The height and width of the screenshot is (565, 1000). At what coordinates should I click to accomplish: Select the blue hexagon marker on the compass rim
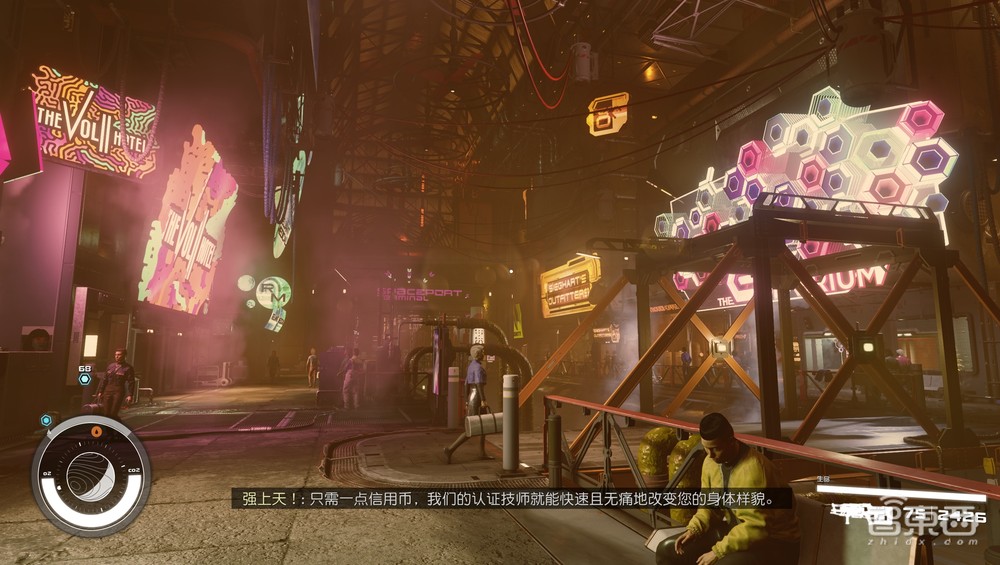[46, 420]
